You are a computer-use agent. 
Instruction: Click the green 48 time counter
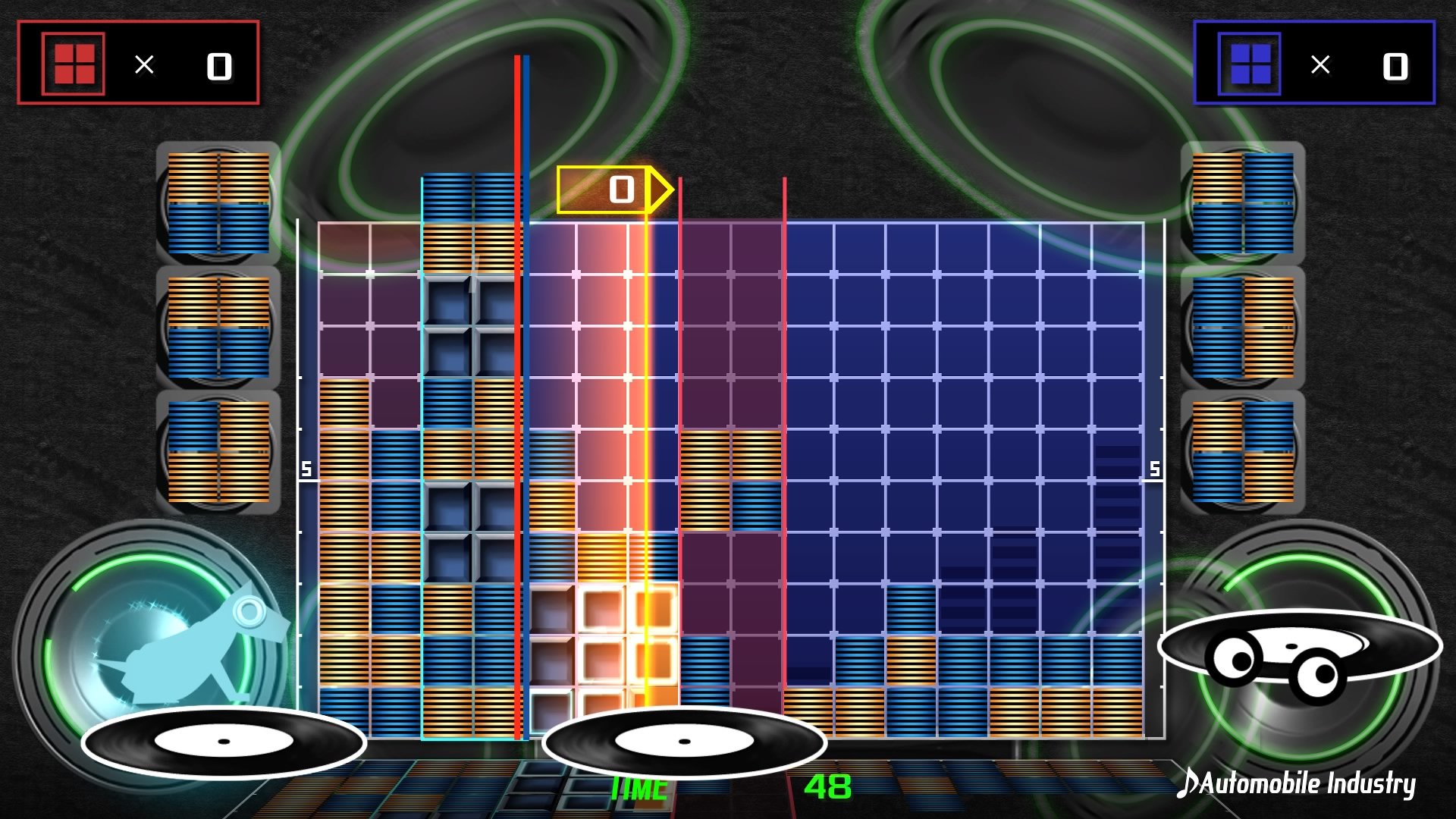point(830,786)
